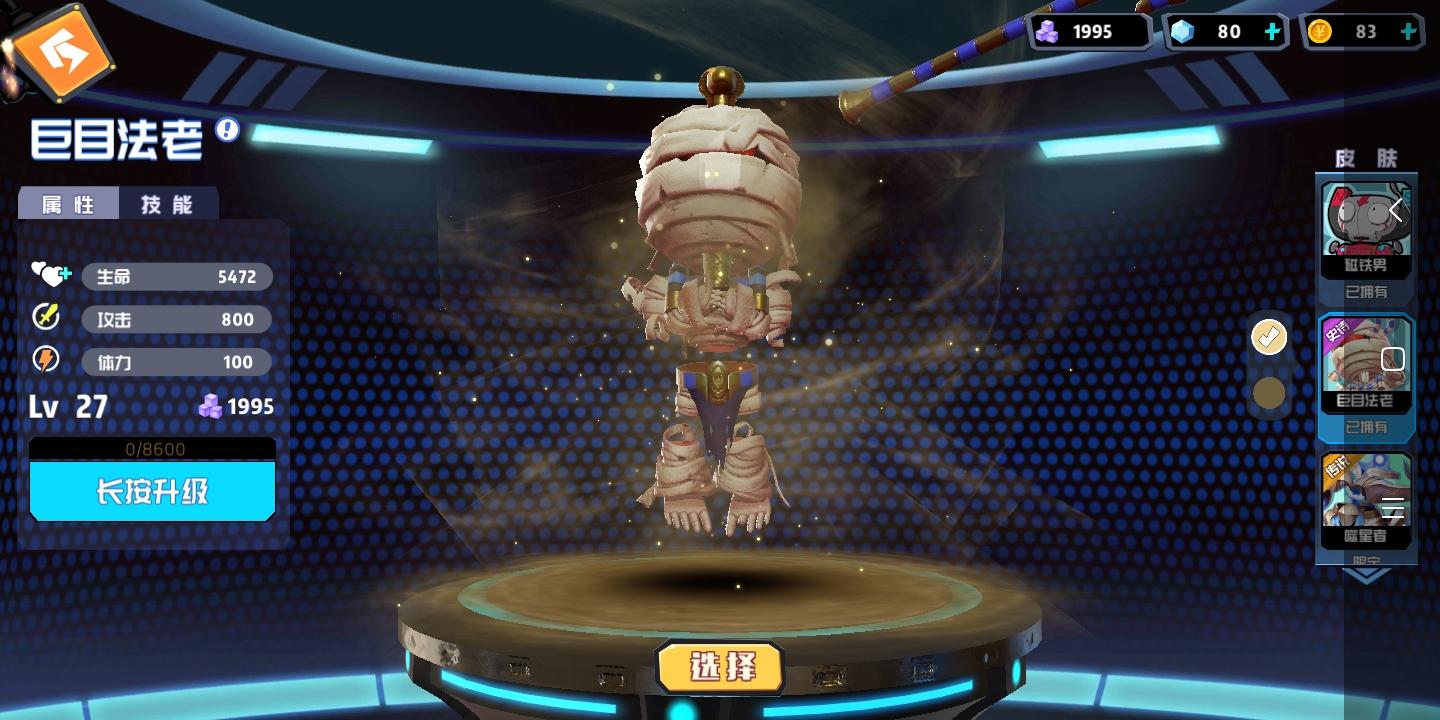Click the heart icon beside 生命 stat
Screen dimensions: 1440x720
(48, 275)
